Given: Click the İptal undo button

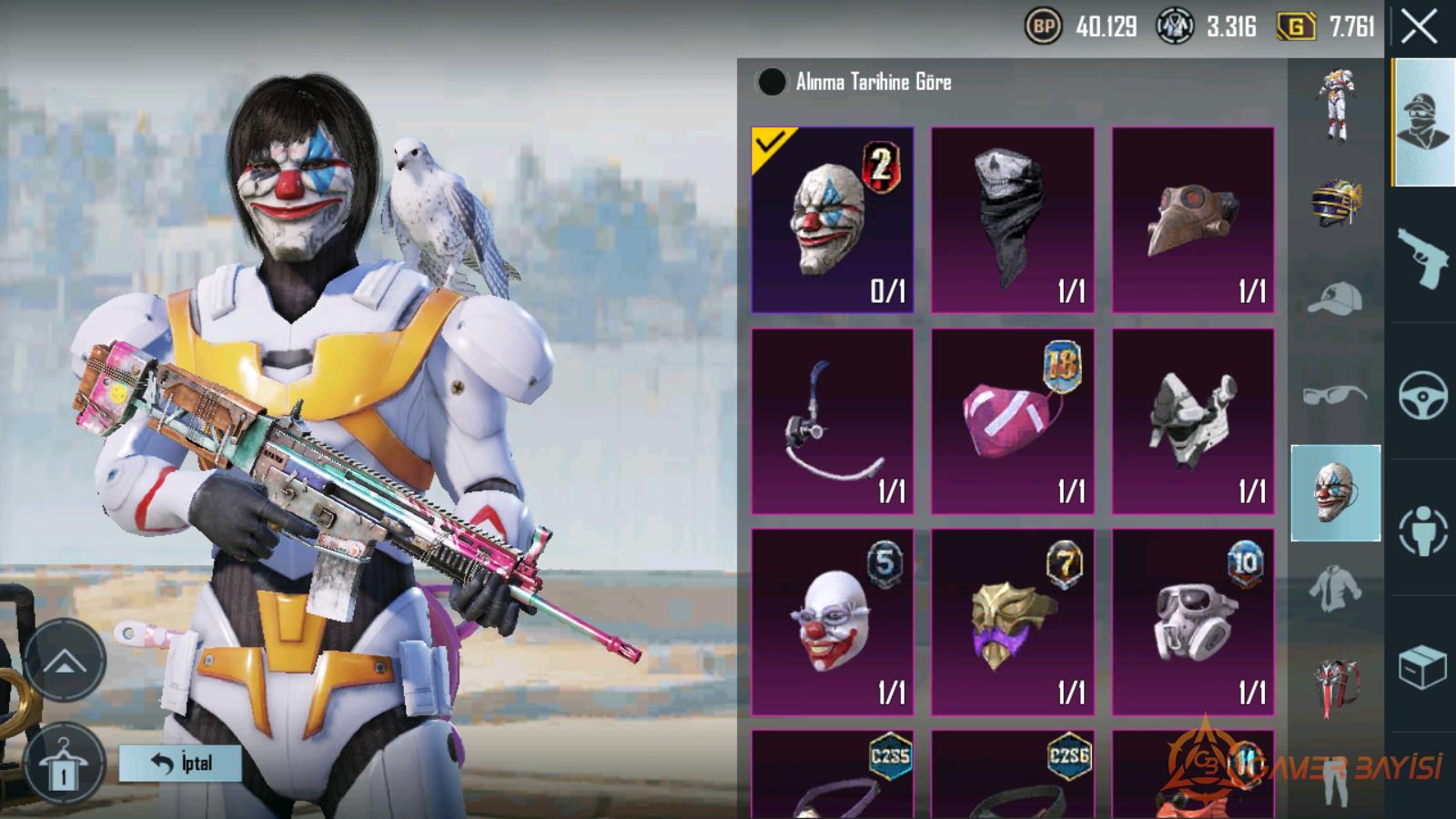Looking at the screenshot, I should tap(180, 763).
